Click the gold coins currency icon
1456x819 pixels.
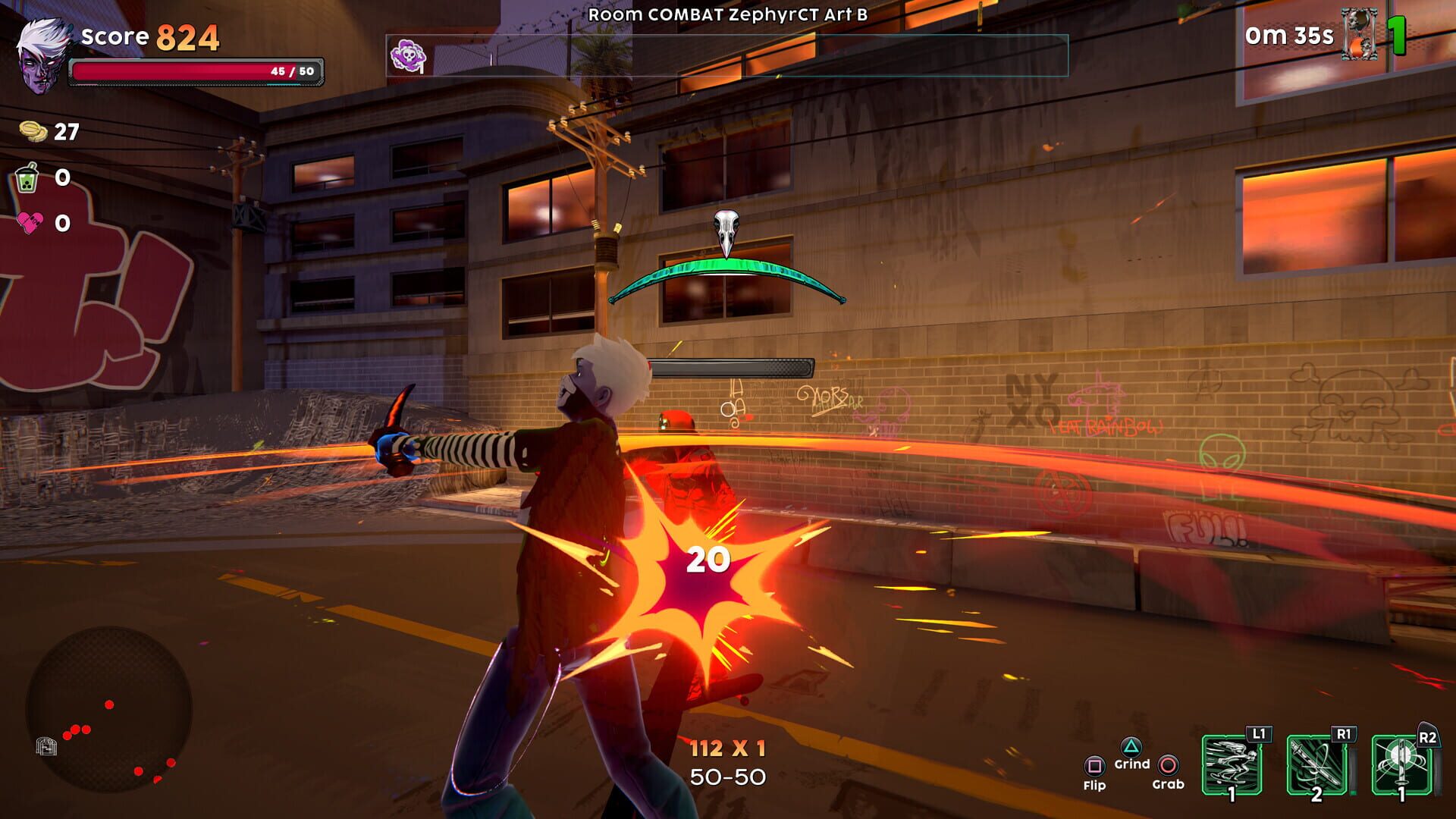(x=33, y=131)
